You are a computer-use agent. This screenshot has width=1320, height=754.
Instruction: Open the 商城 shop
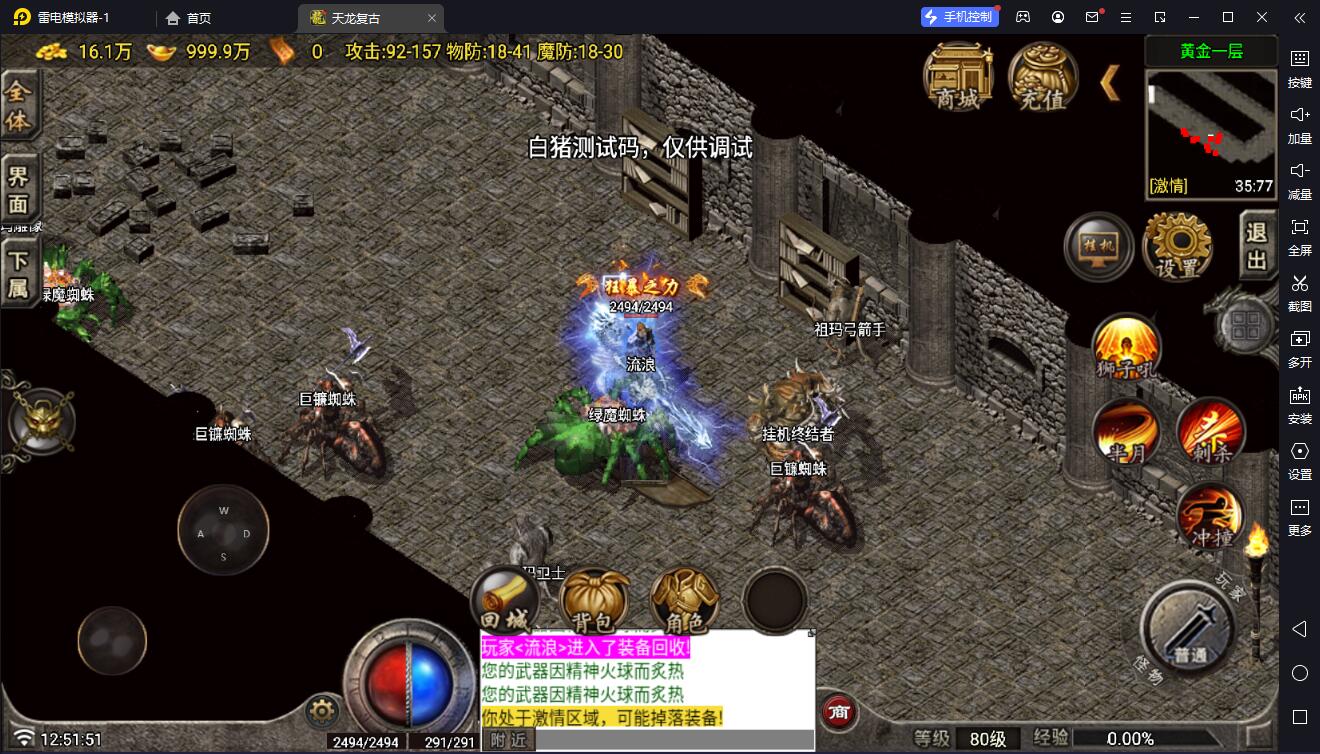(x=957, y=76)
